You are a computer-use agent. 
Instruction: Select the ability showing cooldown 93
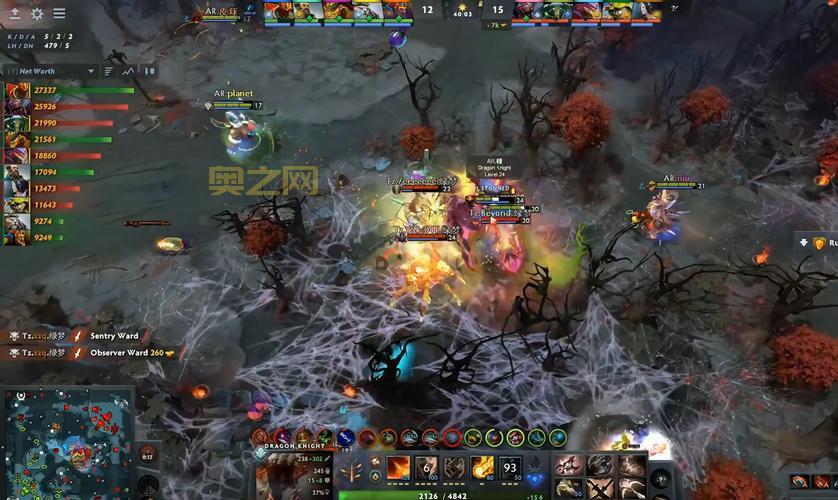click(510, 468)
